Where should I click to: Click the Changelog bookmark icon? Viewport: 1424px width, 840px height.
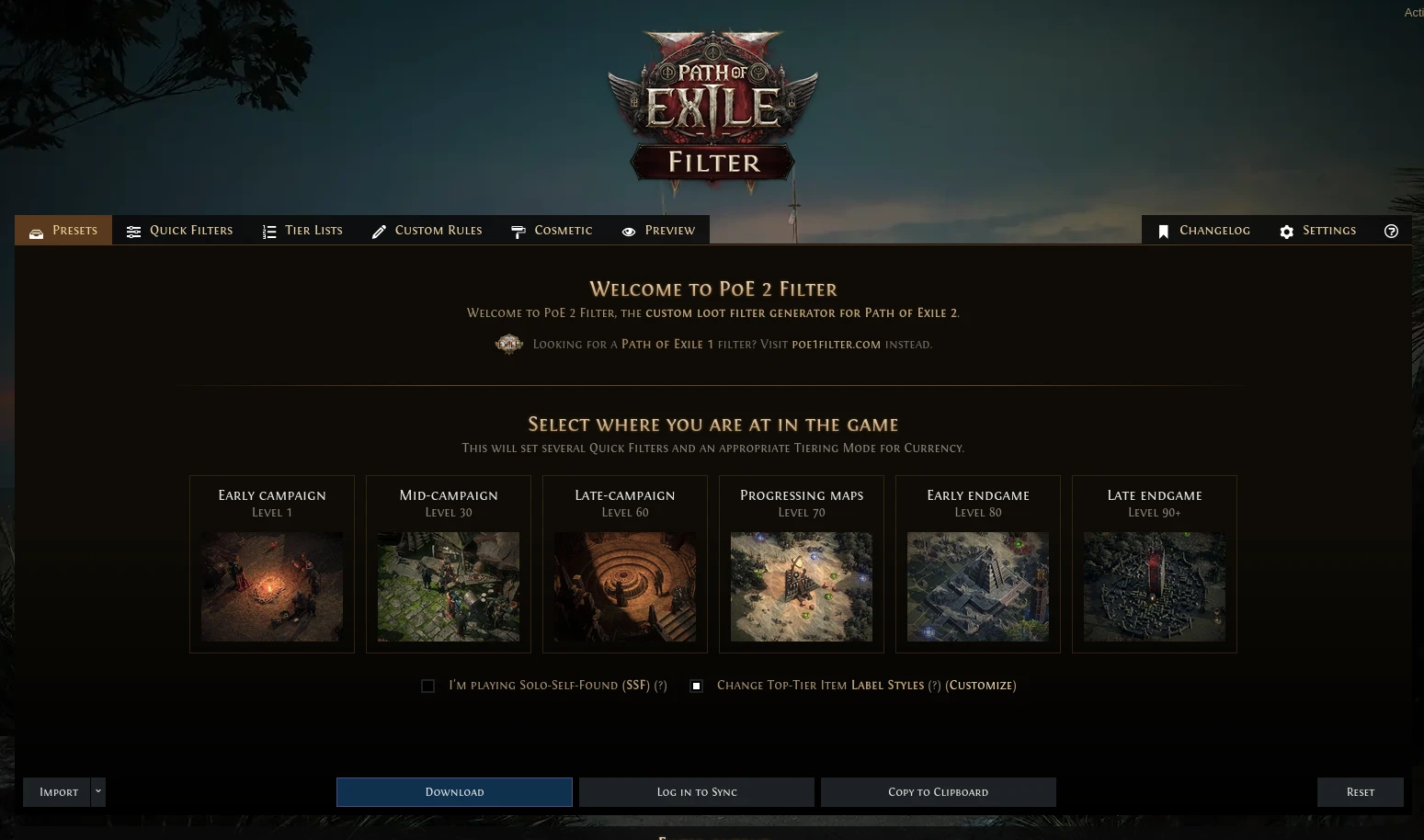coord(1164,231)
